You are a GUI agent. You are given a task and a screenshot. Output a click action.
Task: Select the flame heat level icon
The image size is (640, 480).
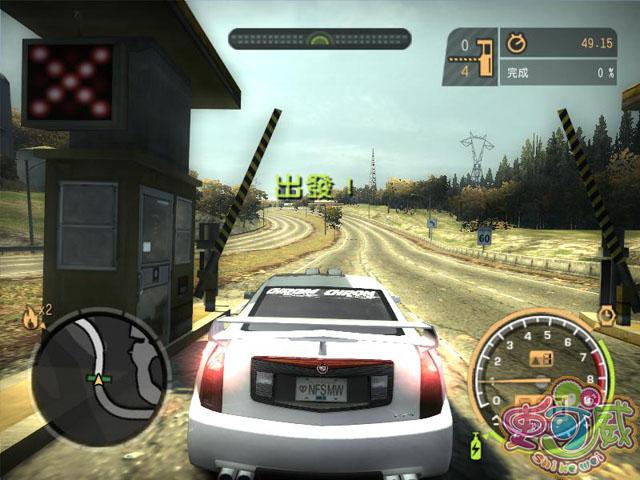pyautogui.click(x=28, y=318)
